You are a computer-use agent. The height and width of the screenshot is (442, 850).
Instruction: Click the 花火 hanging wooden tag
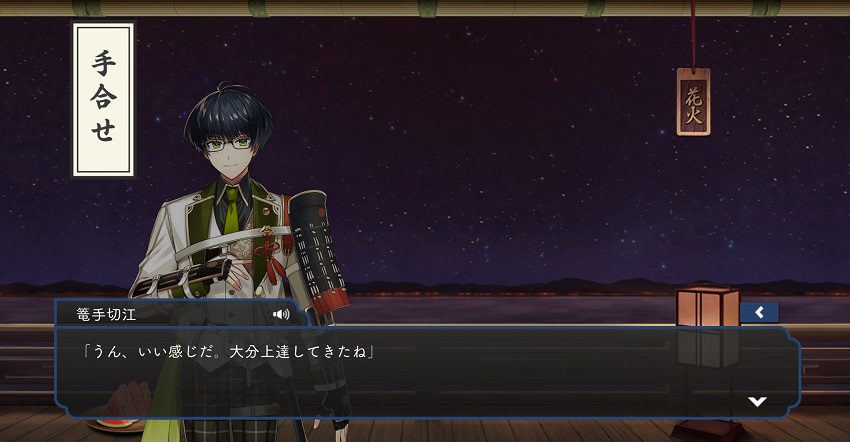coord(692,101)
